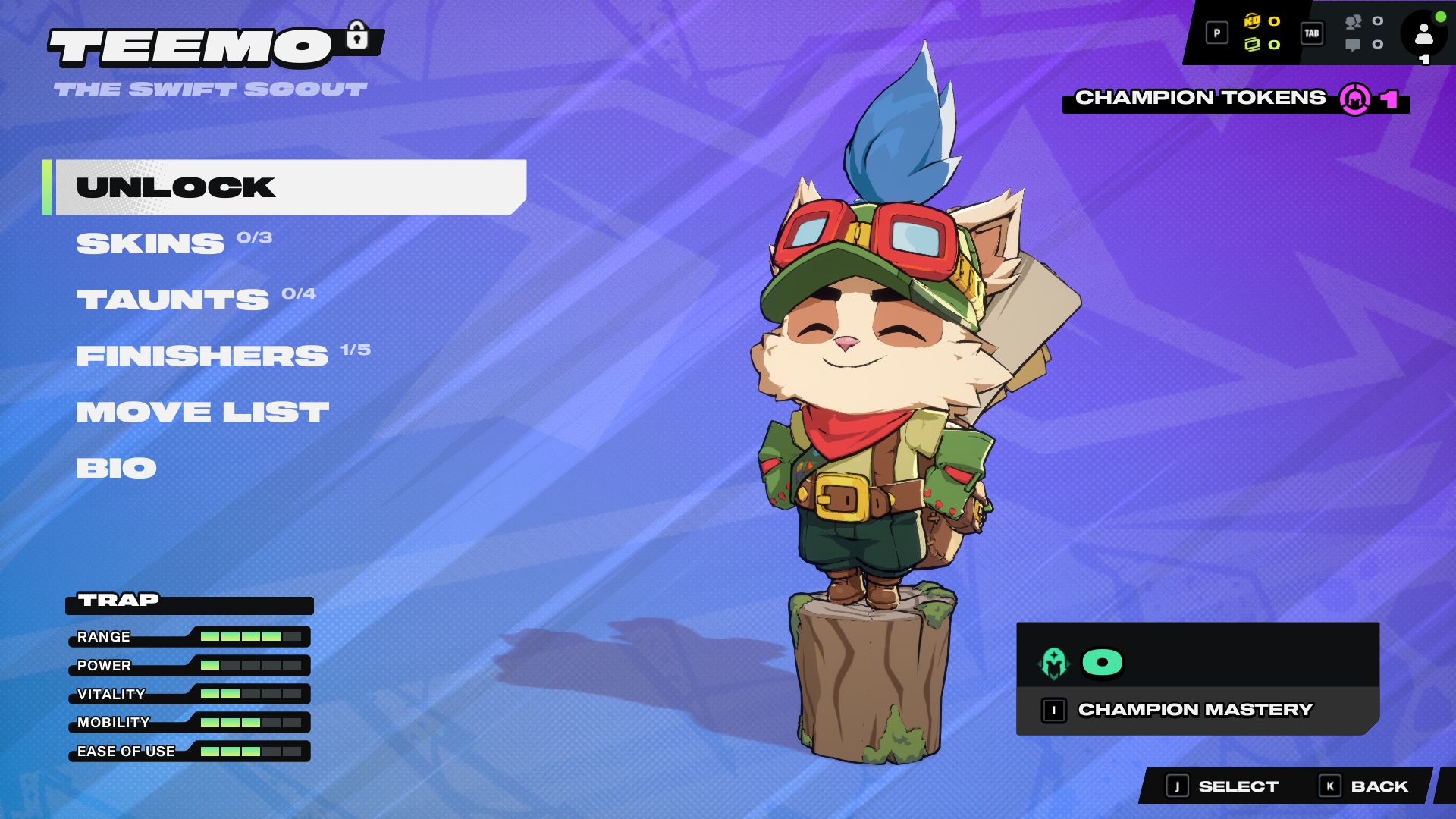Image resolution: width=1456 pixels, height=819 pixels.
Task: Open the friends social icon
Action: pos(1354,22)
